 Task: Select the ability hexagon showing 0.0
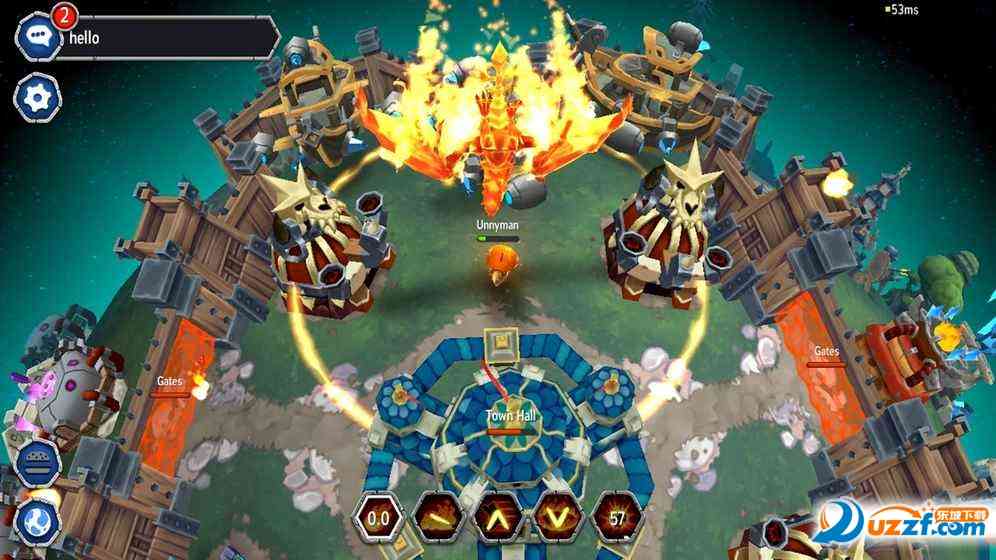(x=378, y=518)
